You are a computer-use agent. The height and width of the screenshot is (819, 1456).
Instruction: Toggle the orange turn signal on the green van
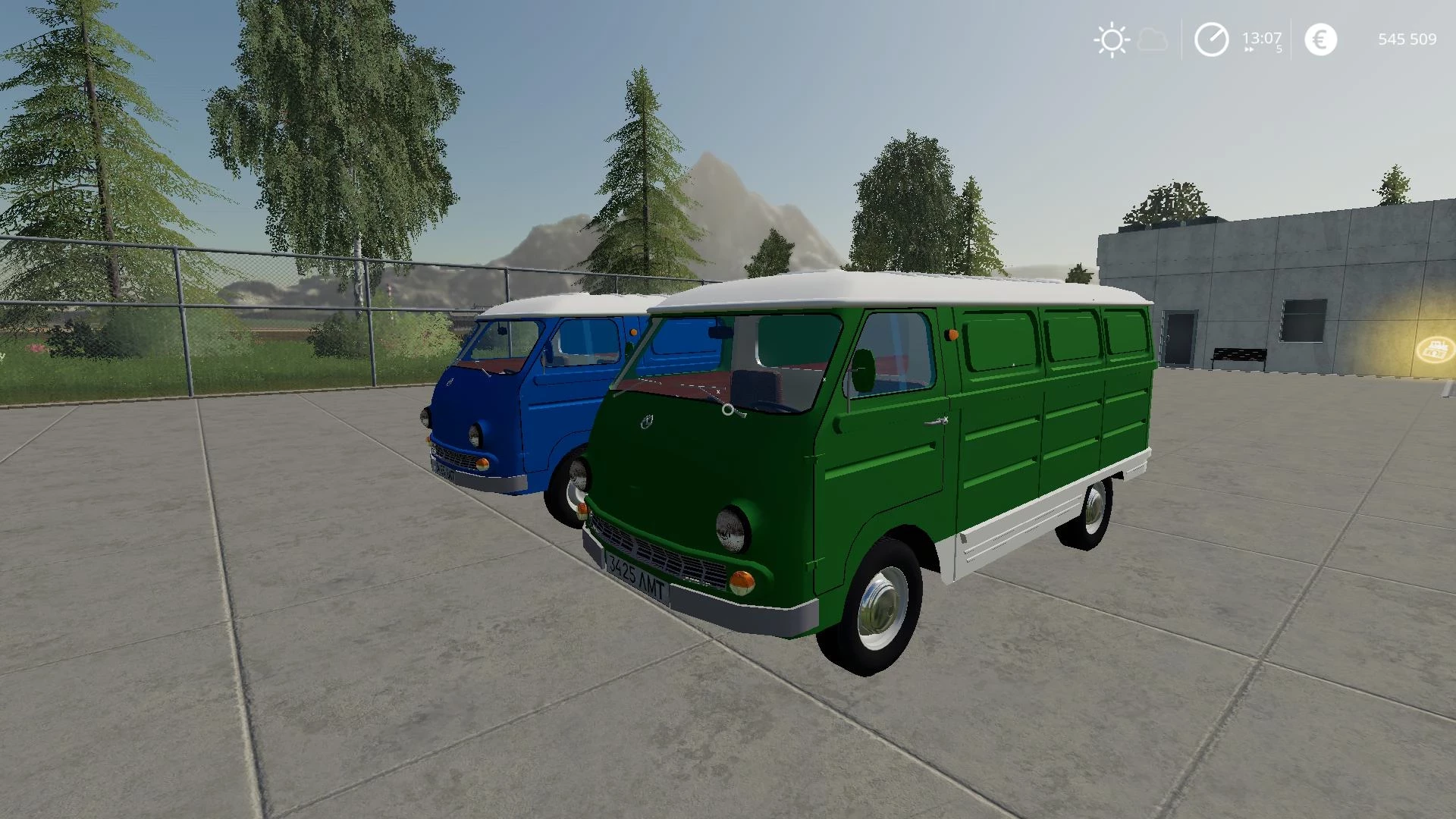741,581
